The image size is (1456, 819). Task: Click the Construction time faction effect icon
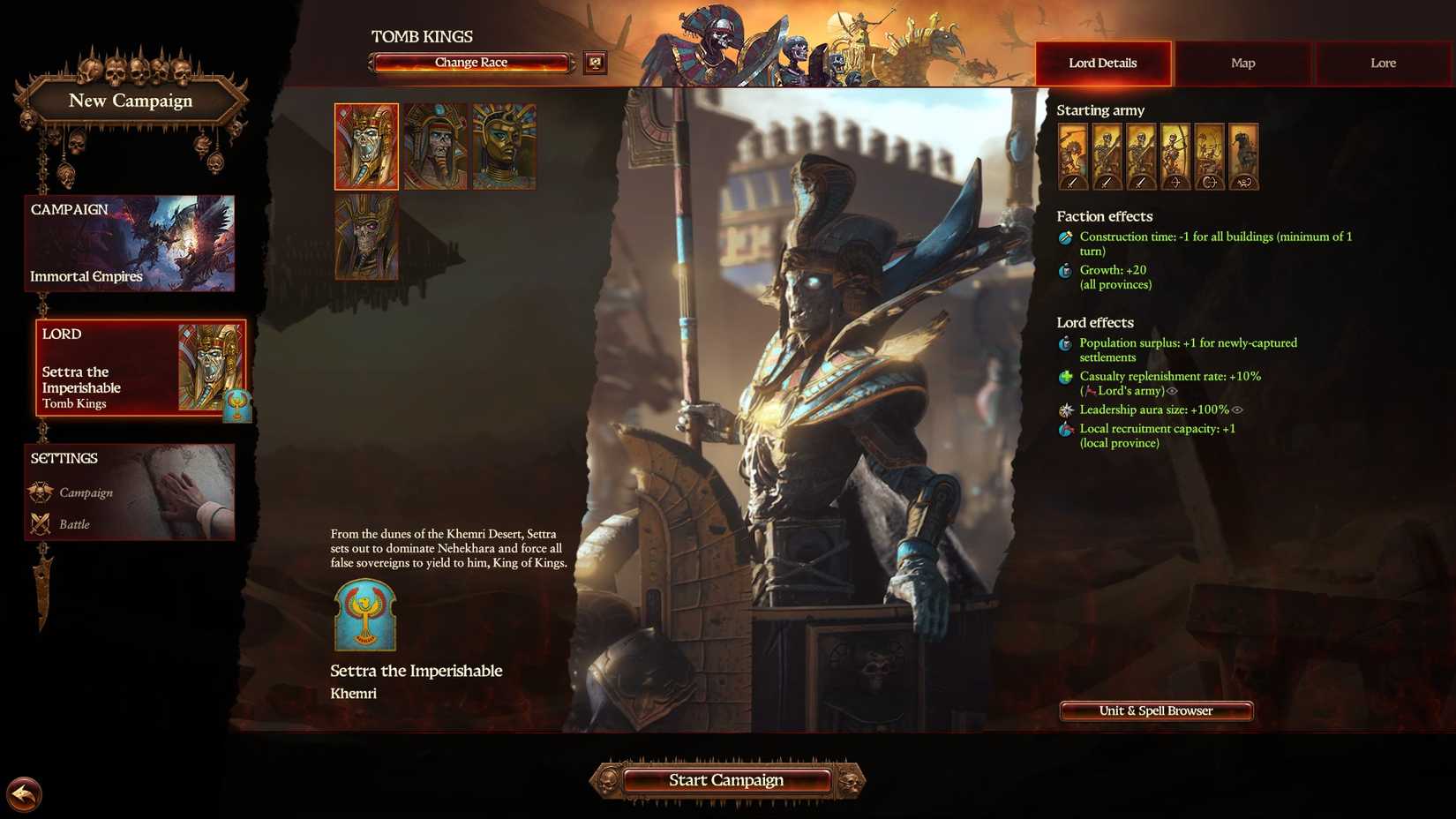(x=1064, y=237)
